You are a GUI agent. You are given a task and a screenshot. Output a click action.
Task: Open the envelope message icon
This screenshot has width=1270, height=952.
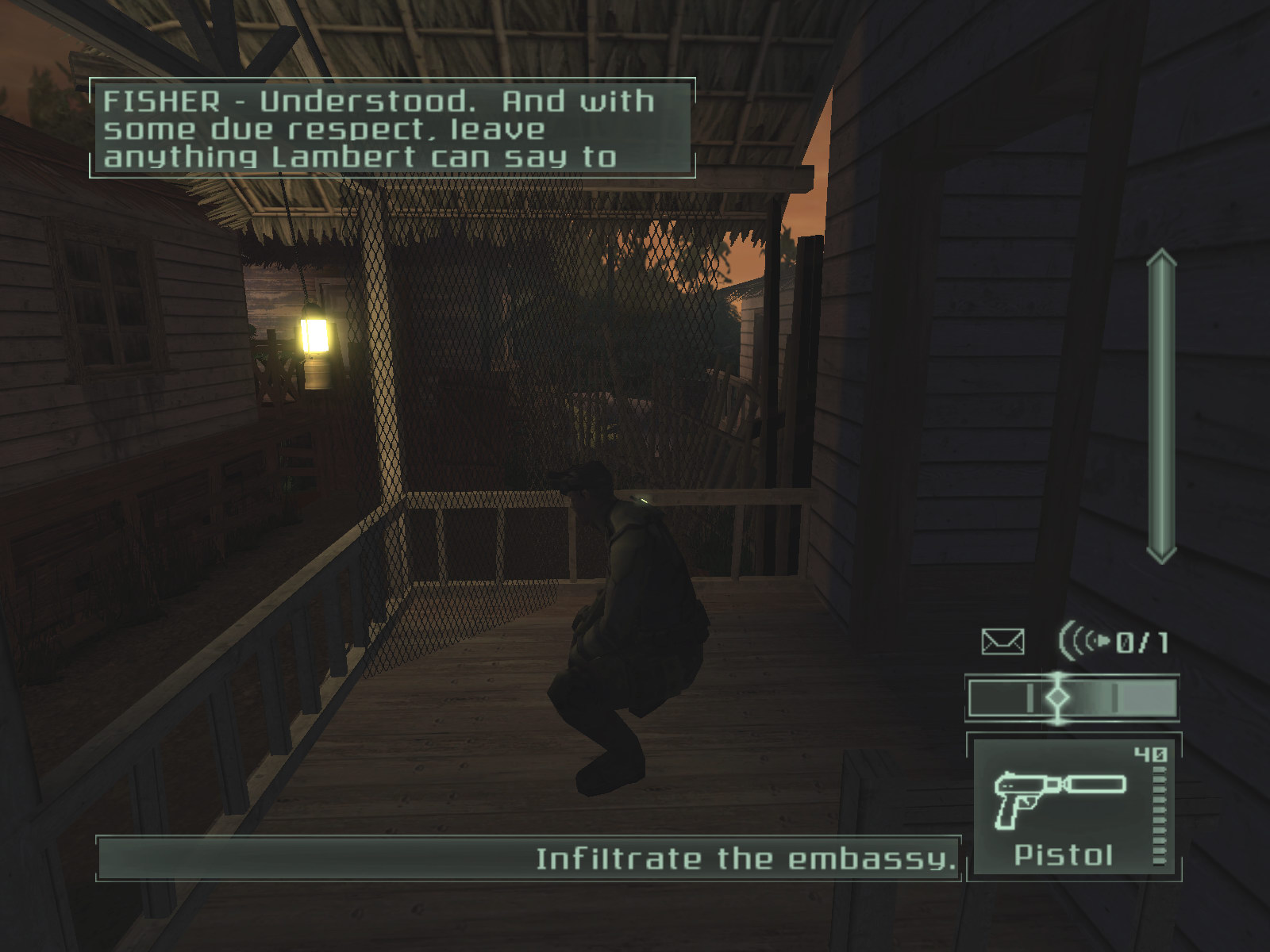(1003, 641)
